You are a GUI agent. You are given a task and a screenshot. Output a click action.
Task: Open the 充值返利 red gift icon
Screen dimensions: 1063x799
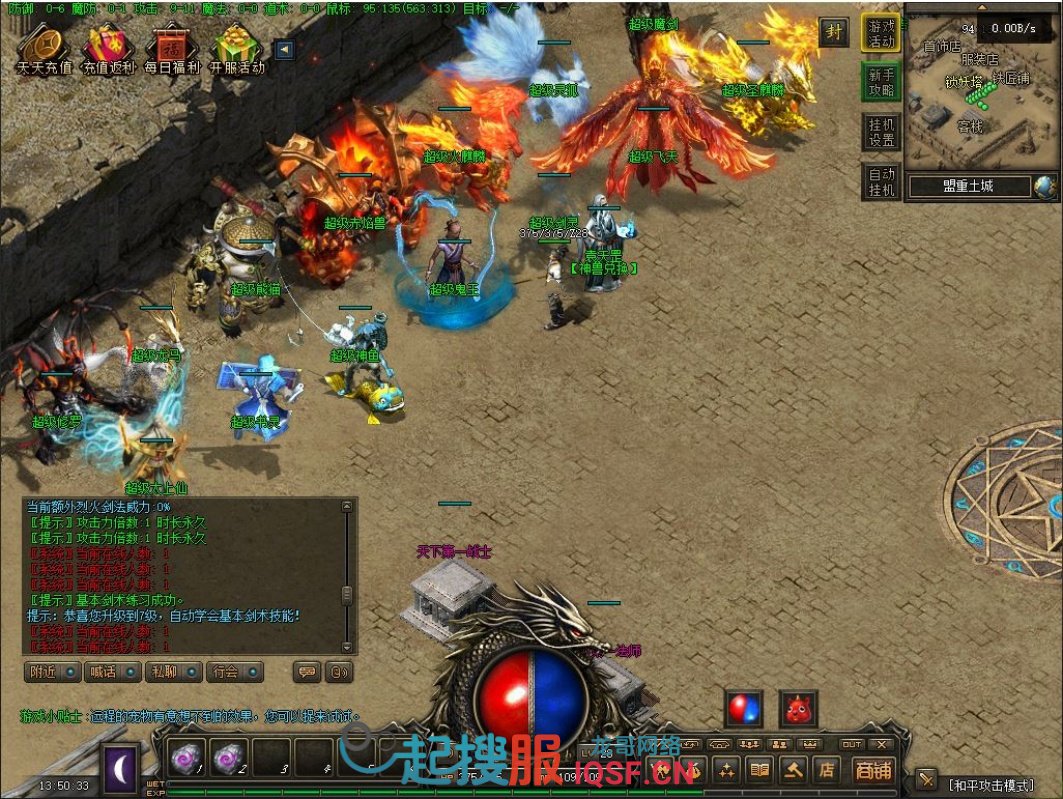tap(107, 47)
